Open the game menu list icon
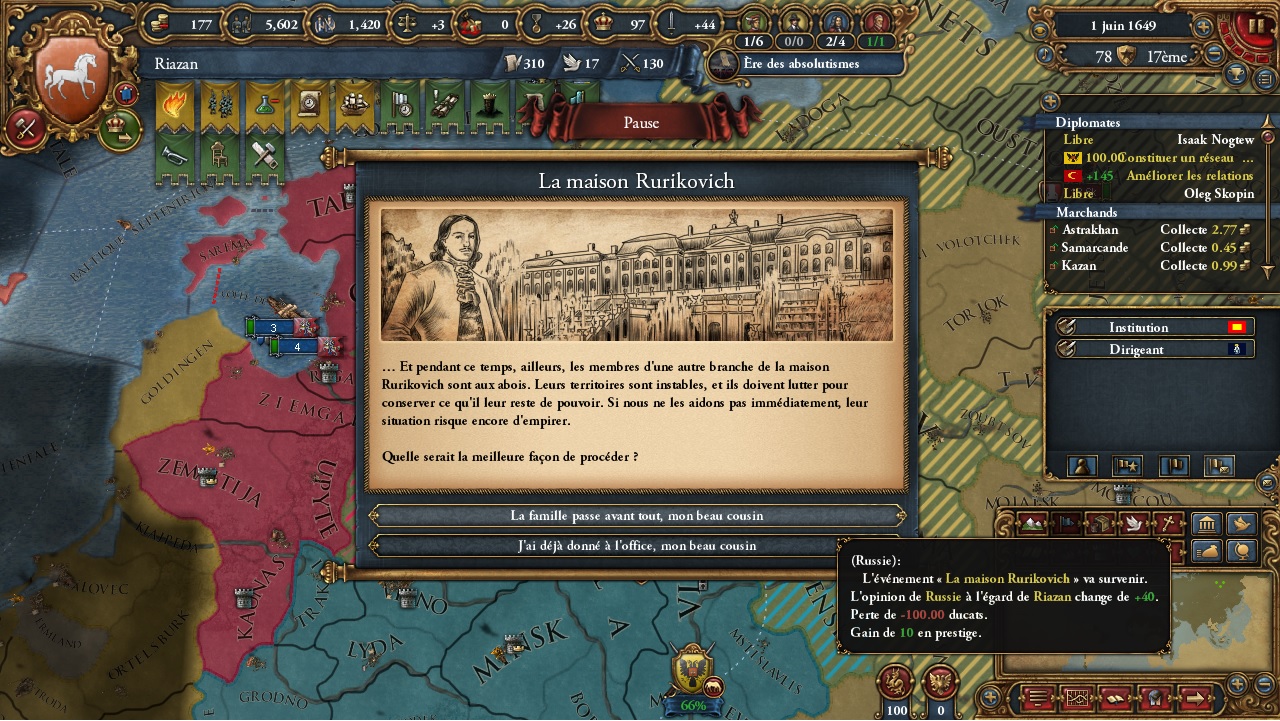Screen dimensions: 1280x721 1037,697
